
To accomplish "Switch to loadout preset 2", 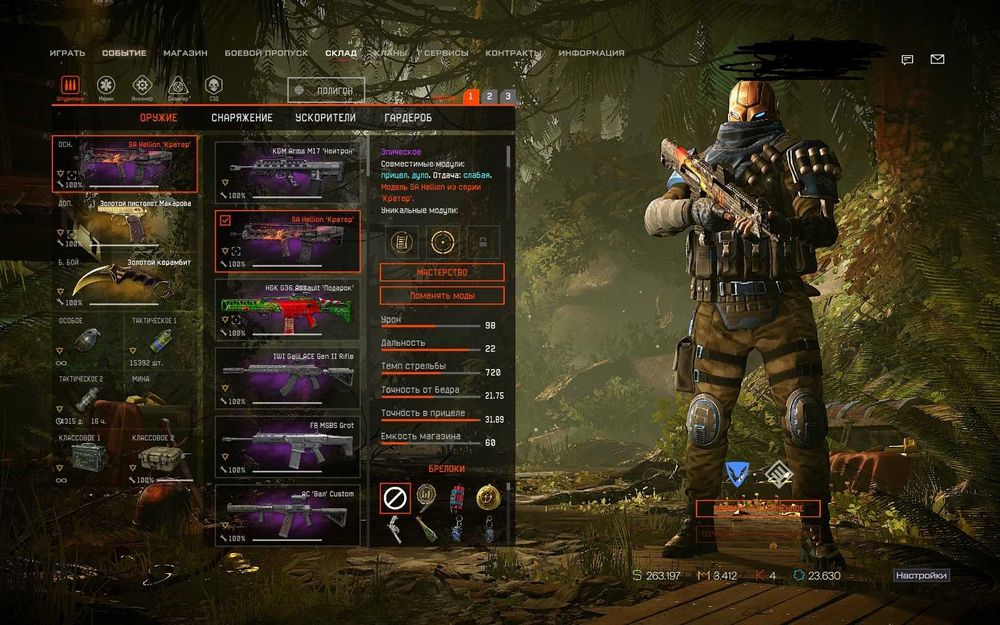I will pos(489,96).
